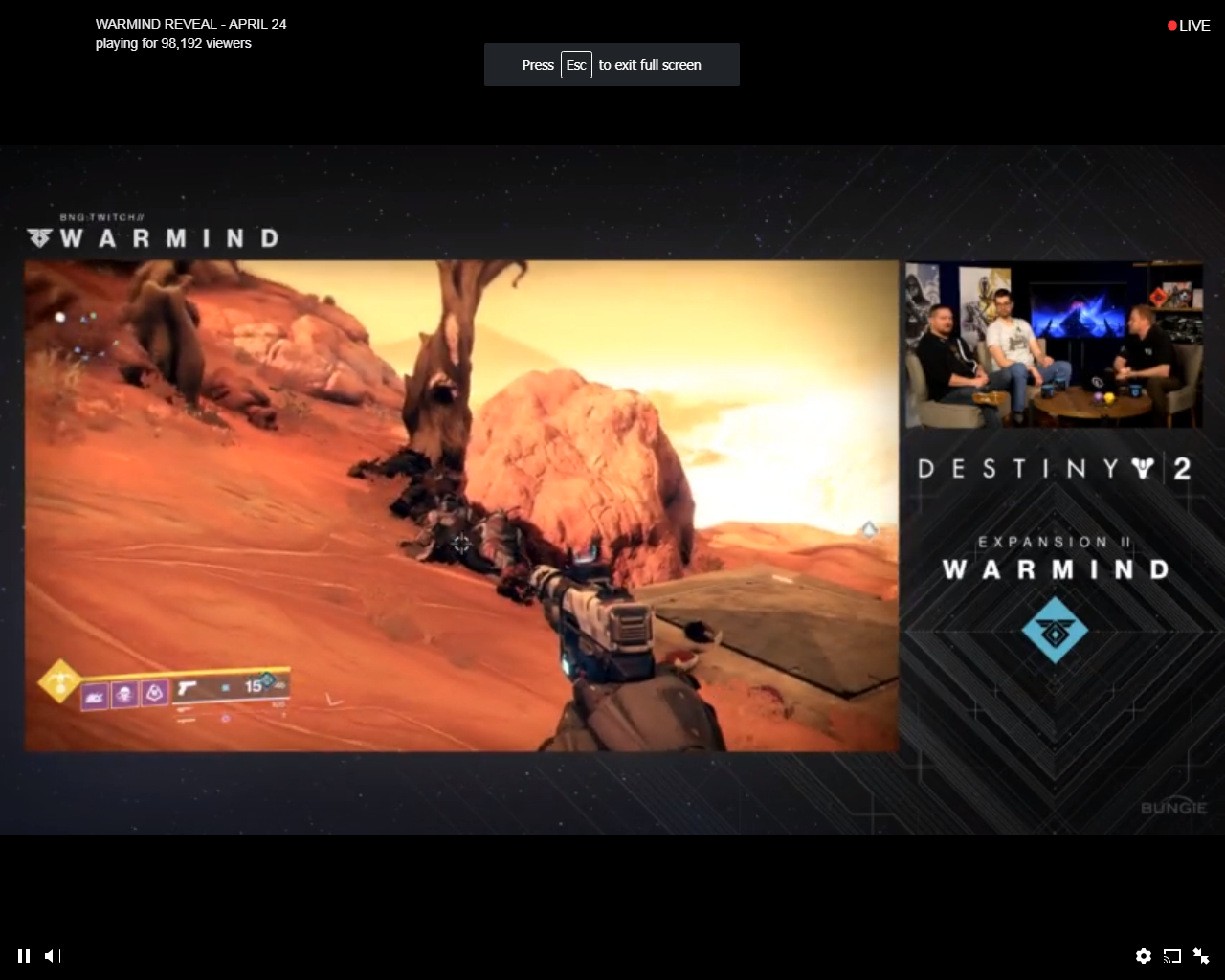Click the exit full screen notification banner
This screenshot has width=1225, height=980.
pos(612,64)
